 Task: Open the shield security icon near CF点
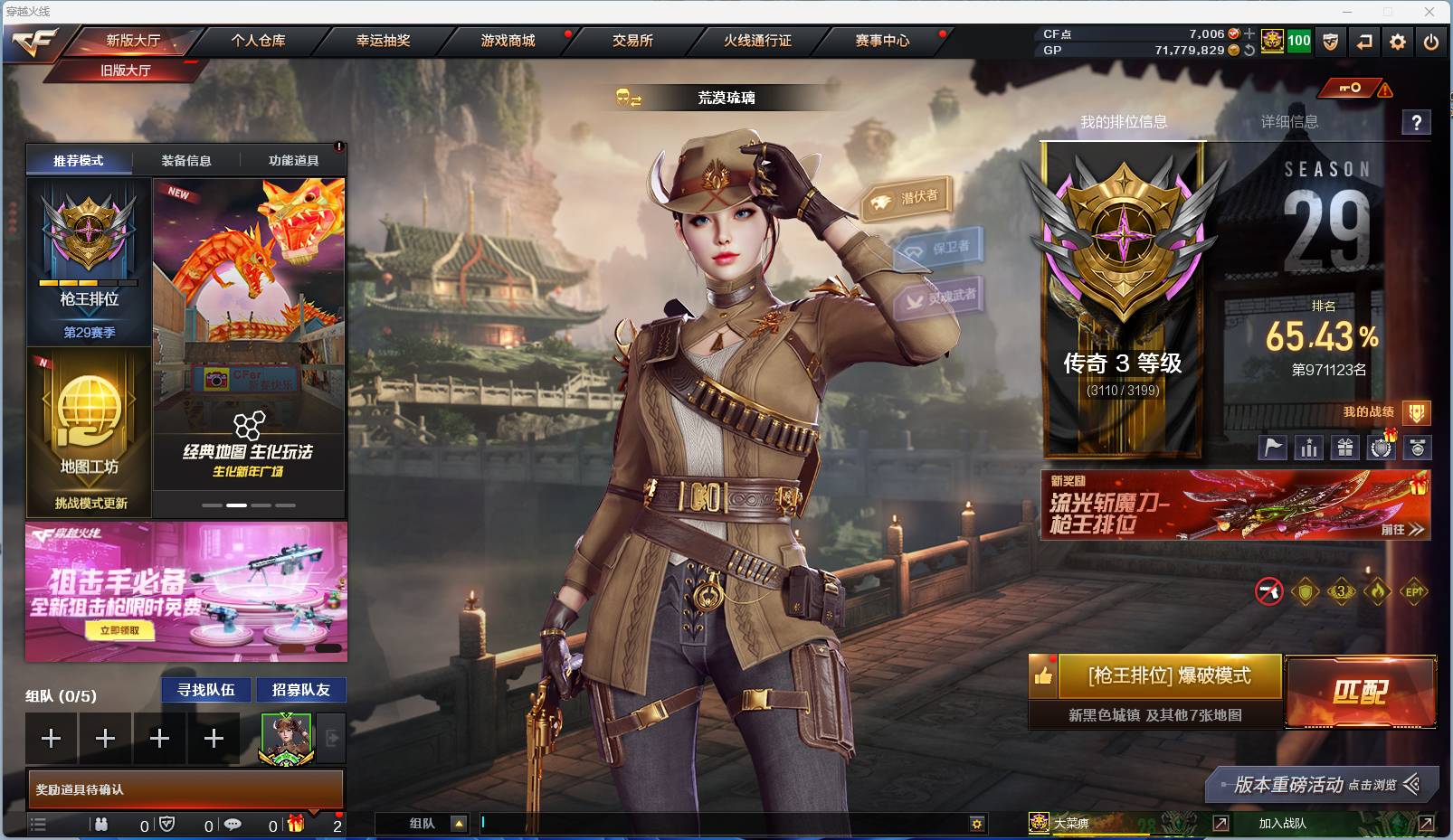1330,42
